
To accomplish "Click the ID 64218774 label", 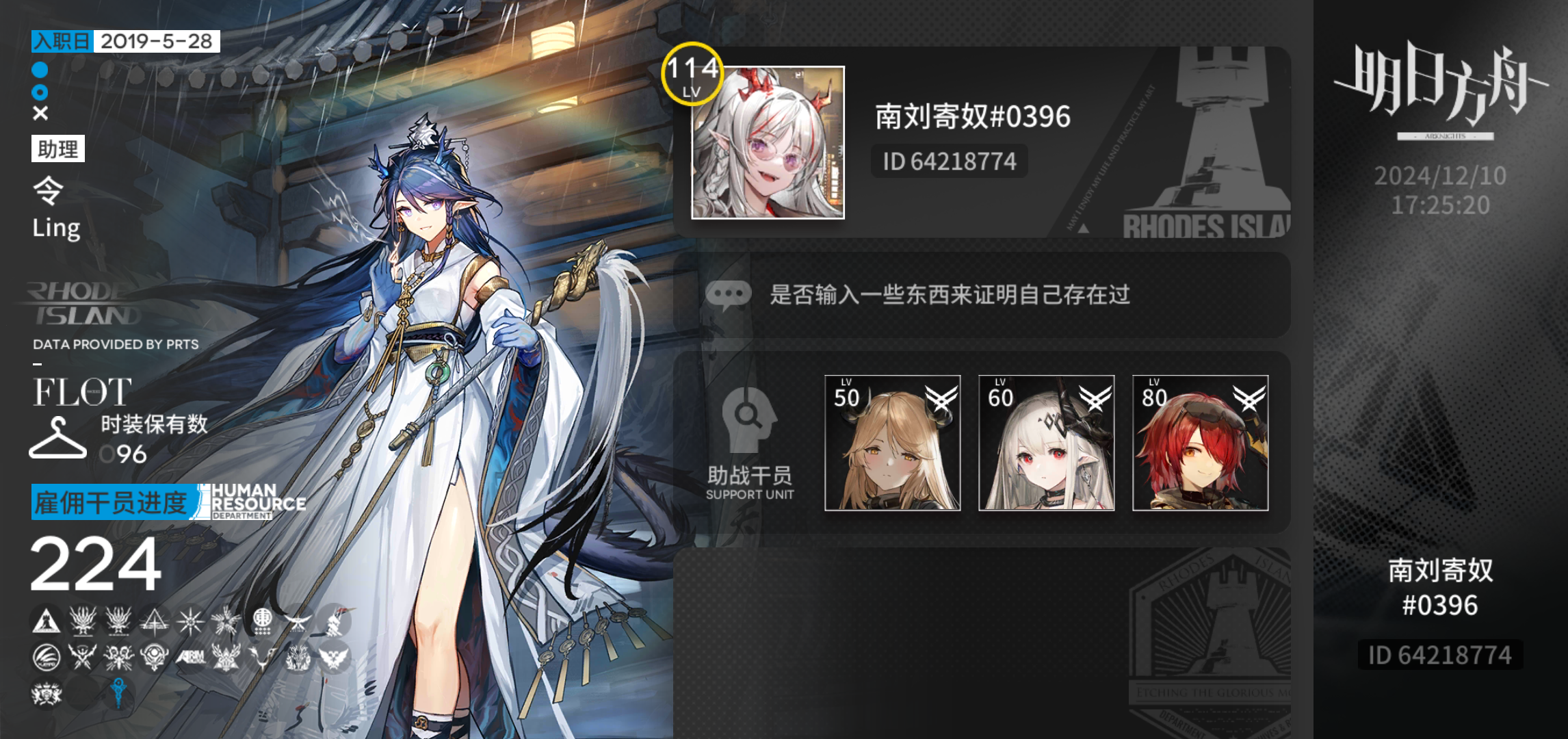I will (948, 161).
